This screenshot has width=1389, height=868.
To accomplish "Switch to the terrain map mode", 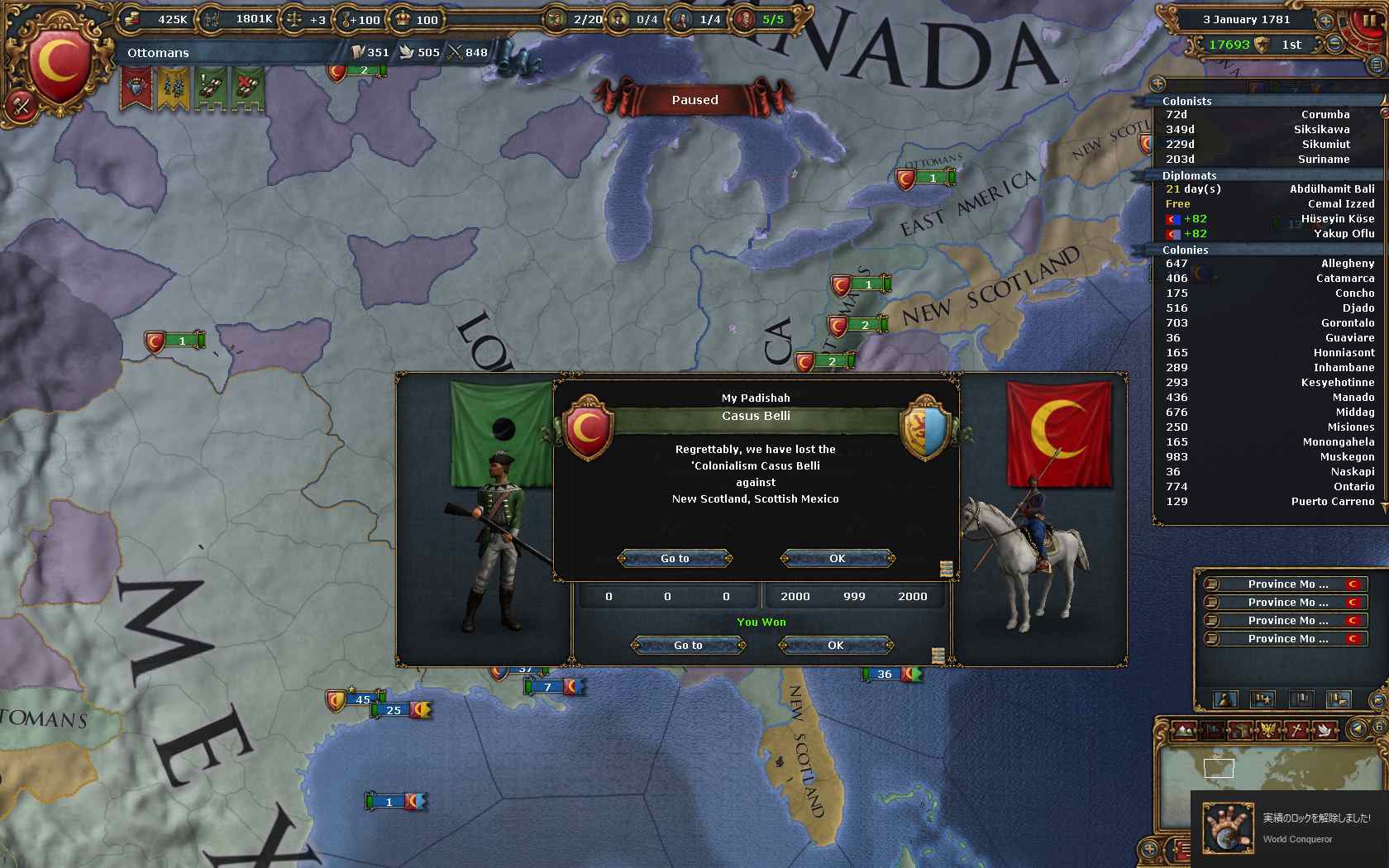I will 1184,730.
